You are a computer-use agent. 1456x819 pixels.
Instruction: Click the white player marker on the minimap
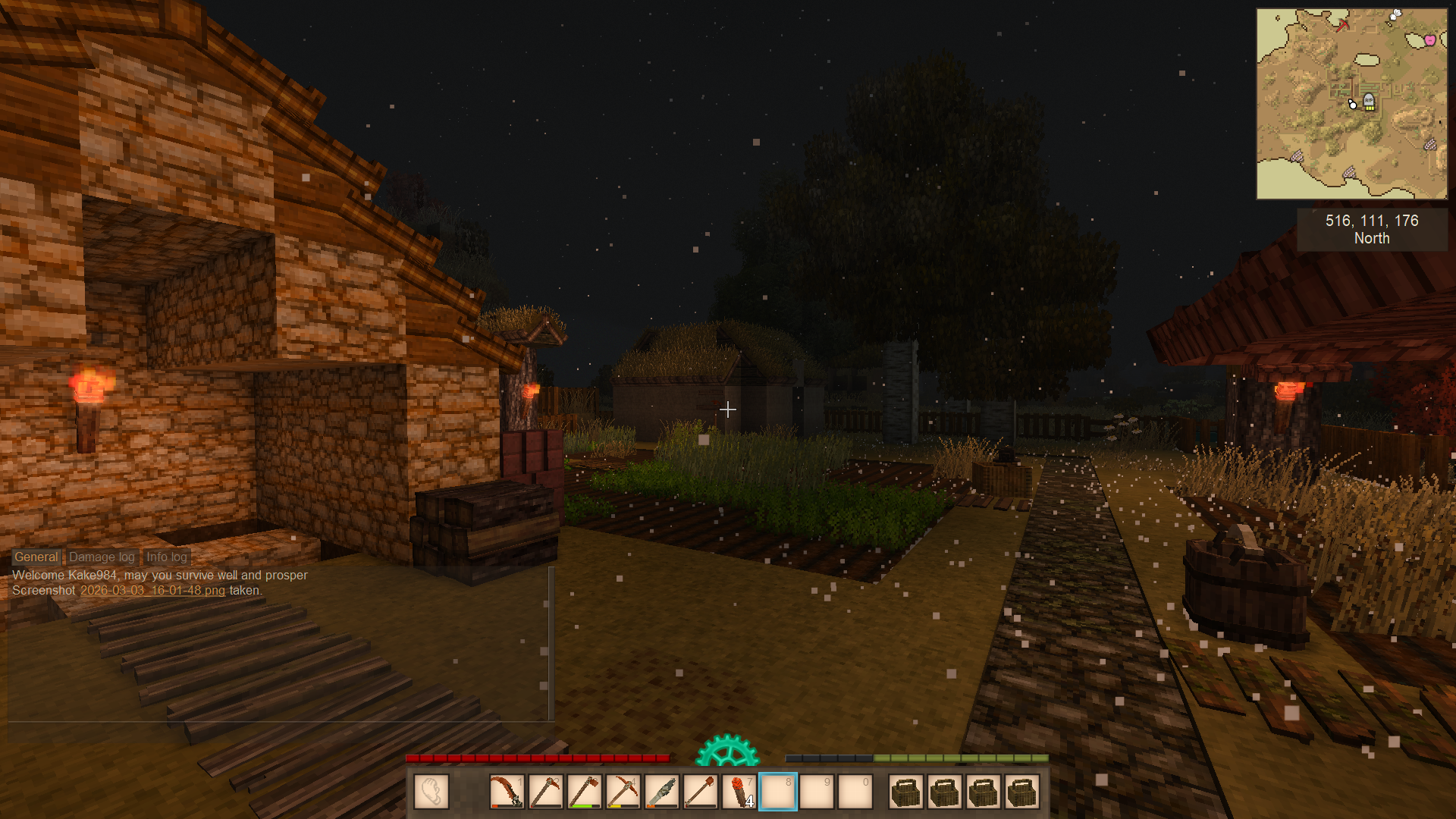[1353, 104]
